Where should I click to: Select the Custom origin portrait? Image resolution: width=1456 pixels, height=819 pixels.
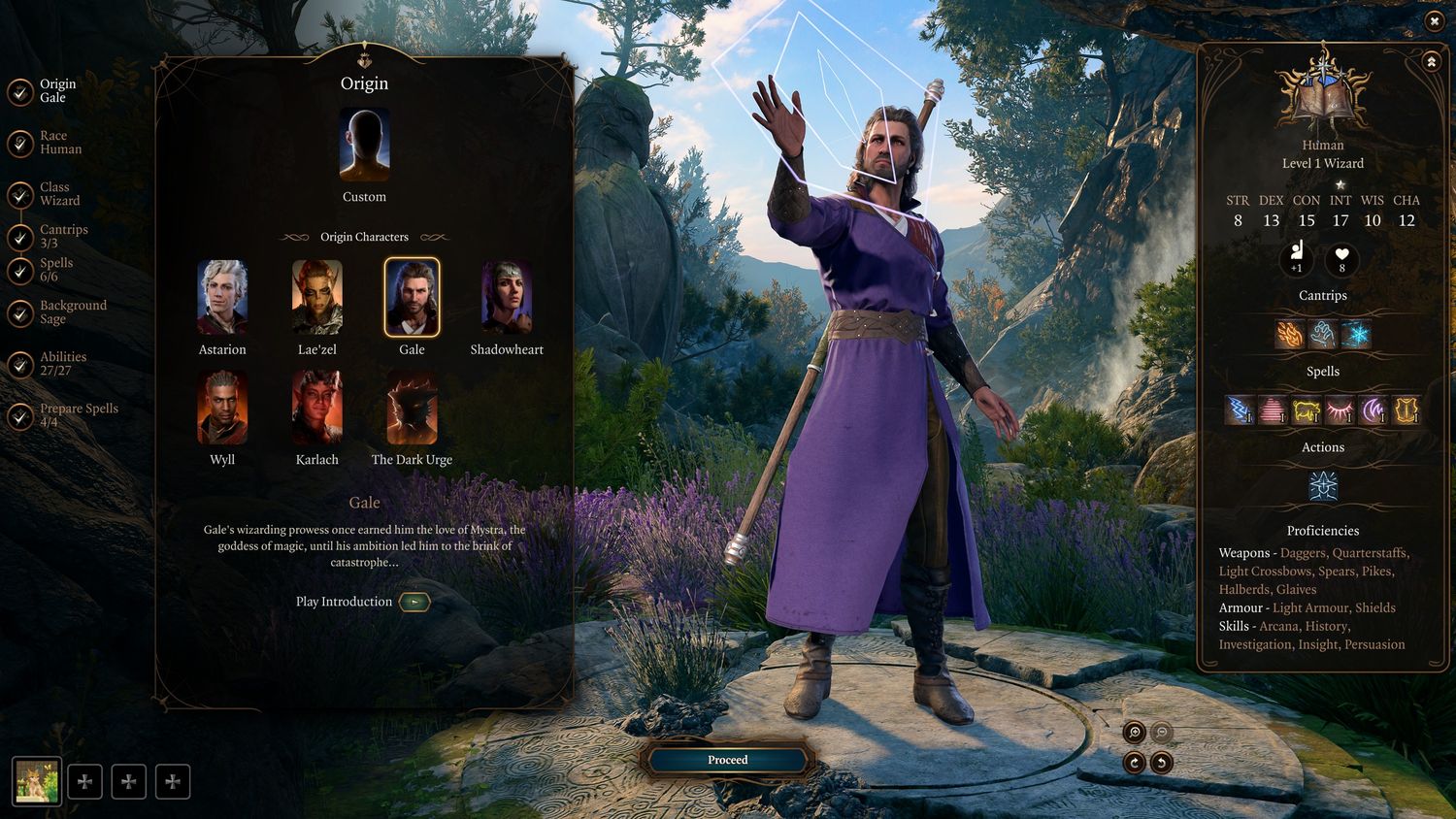point(364,146)
